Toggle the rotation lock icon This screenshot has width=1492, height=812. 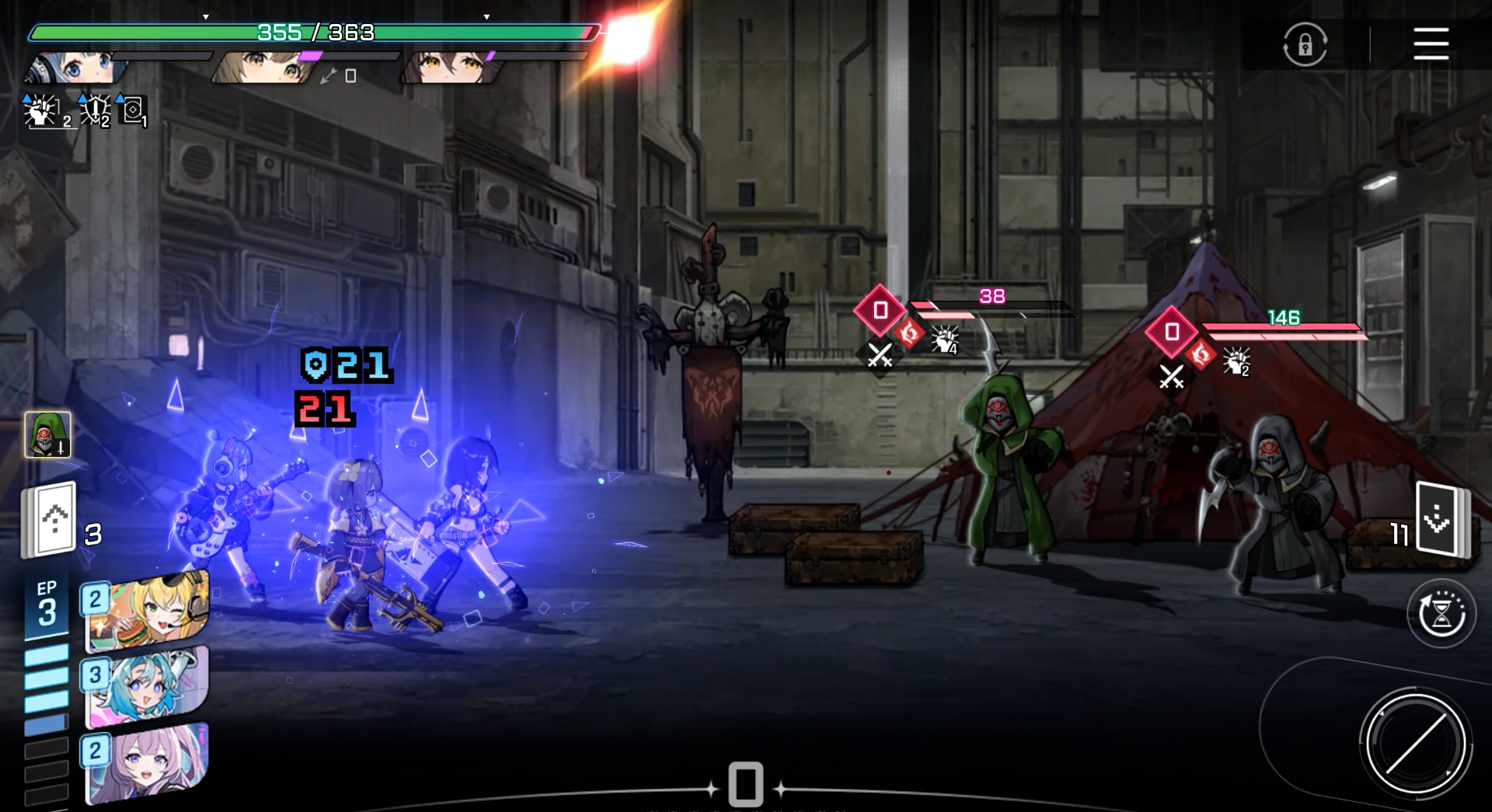pos(1305,44)
